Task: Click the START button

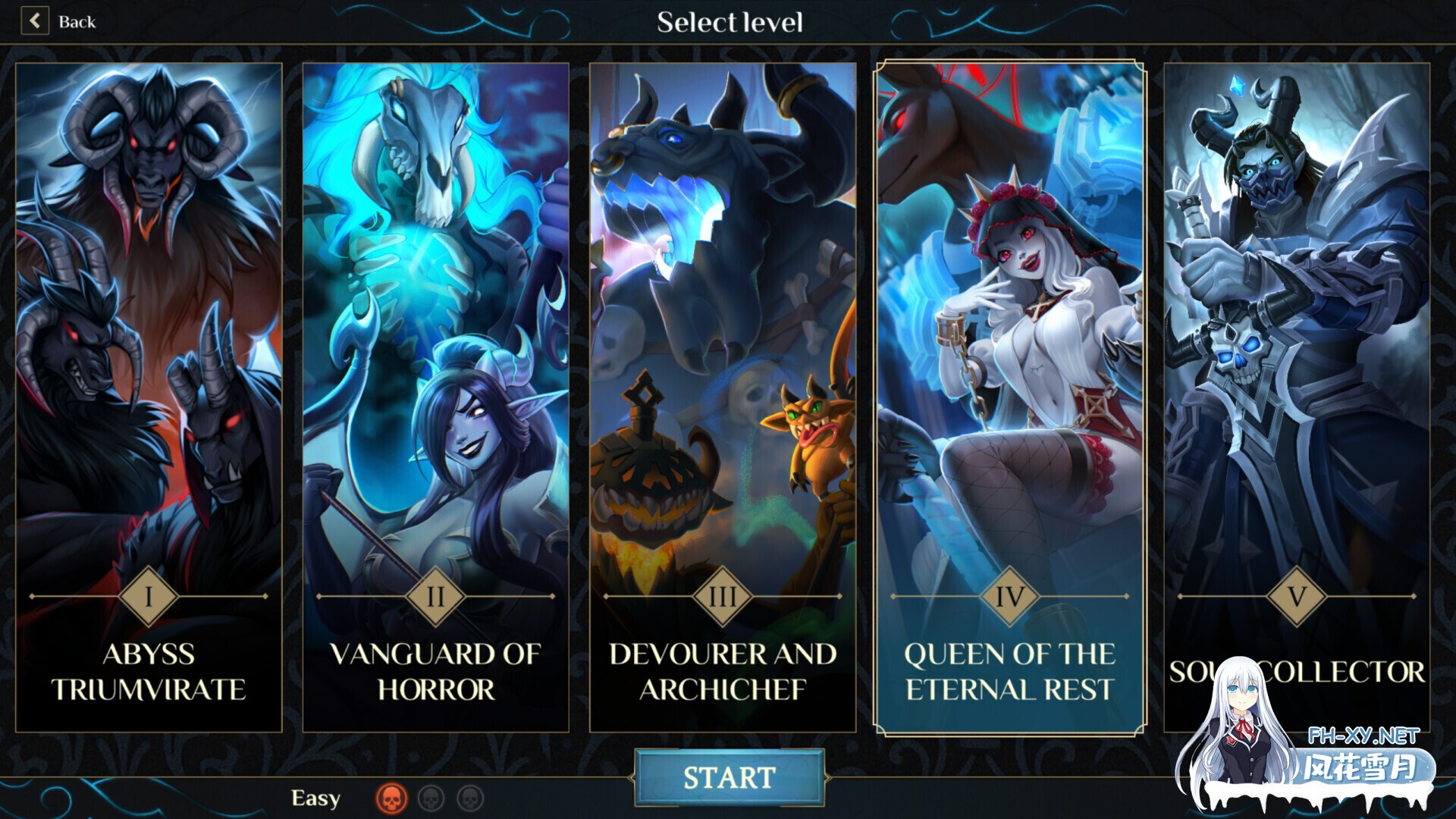Action: point(729,777)
